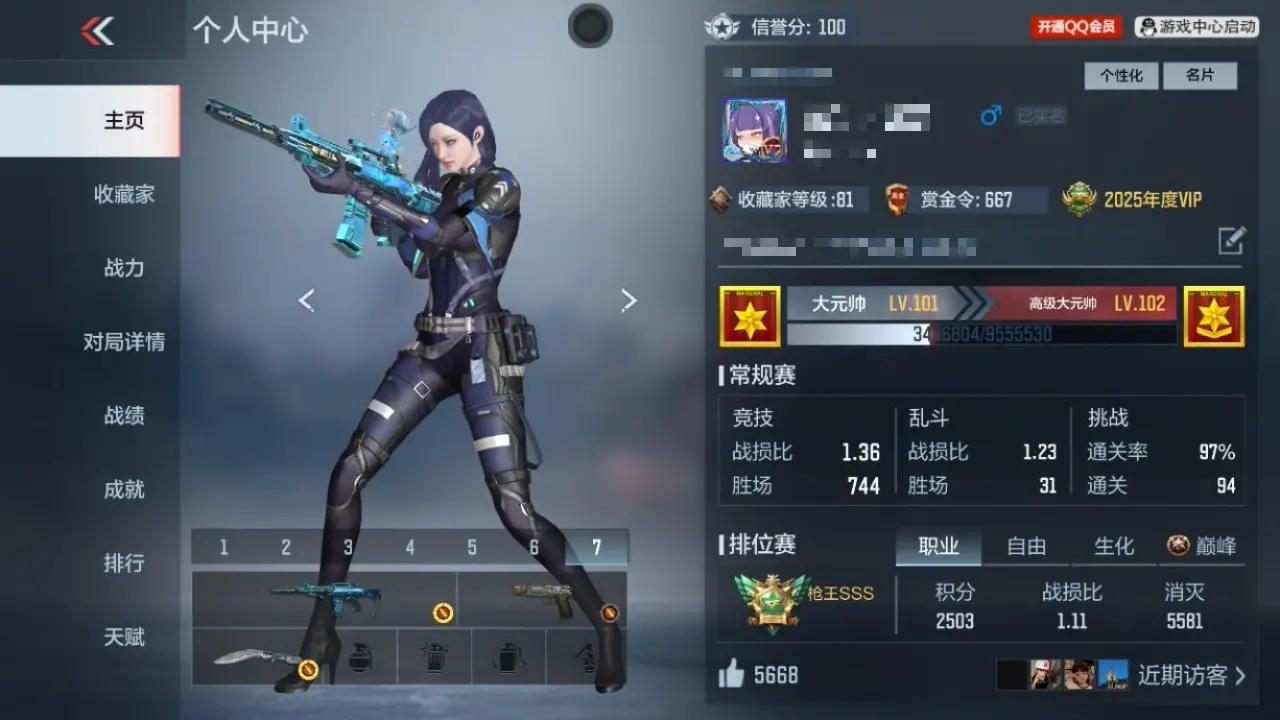The width and height of the screenshot is (1280, 720).
Task: Open the 收藏家 collector section
Action: tap(124, 194)
